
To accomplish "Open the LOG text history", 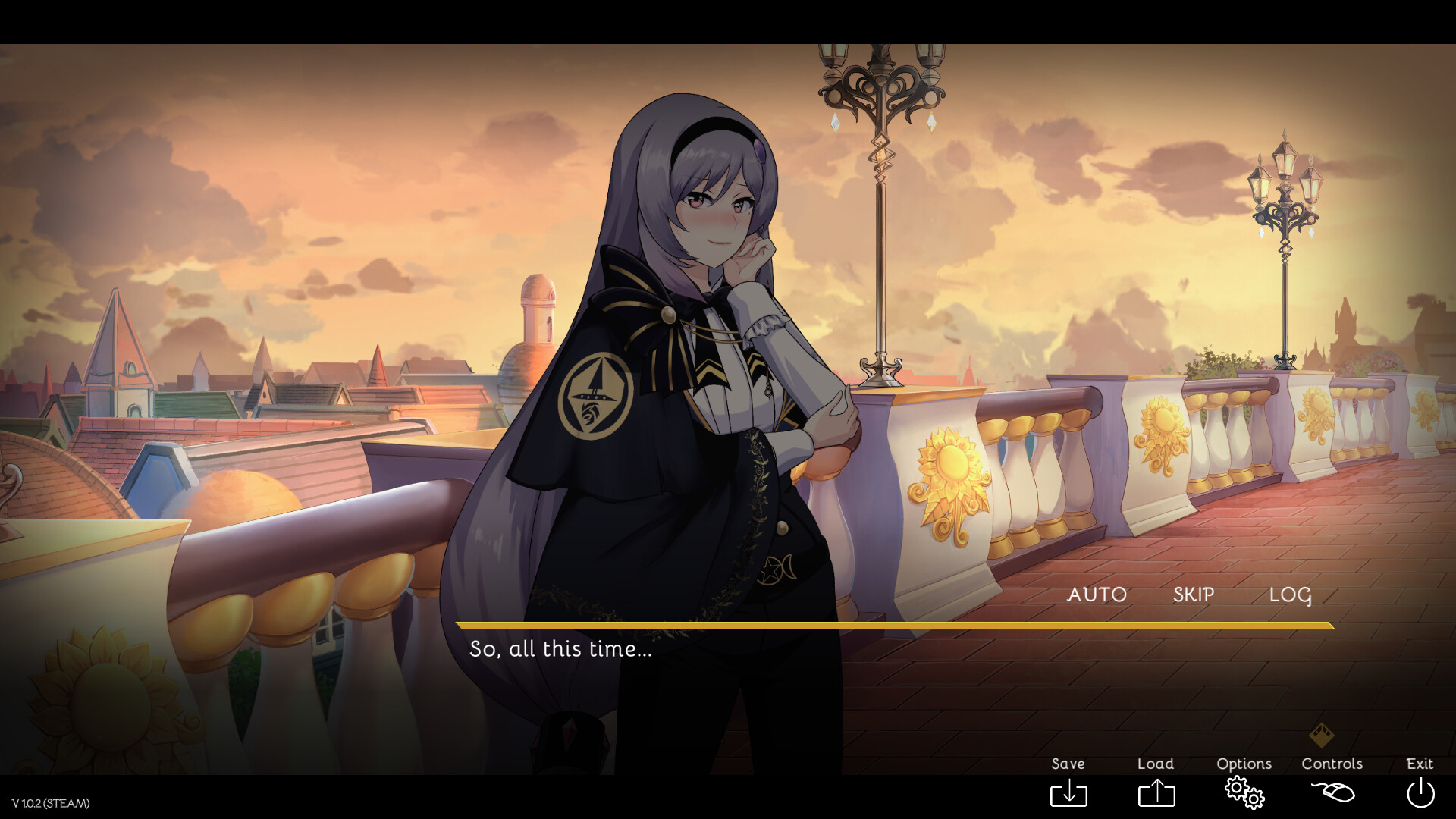I will pos(1291,595).
